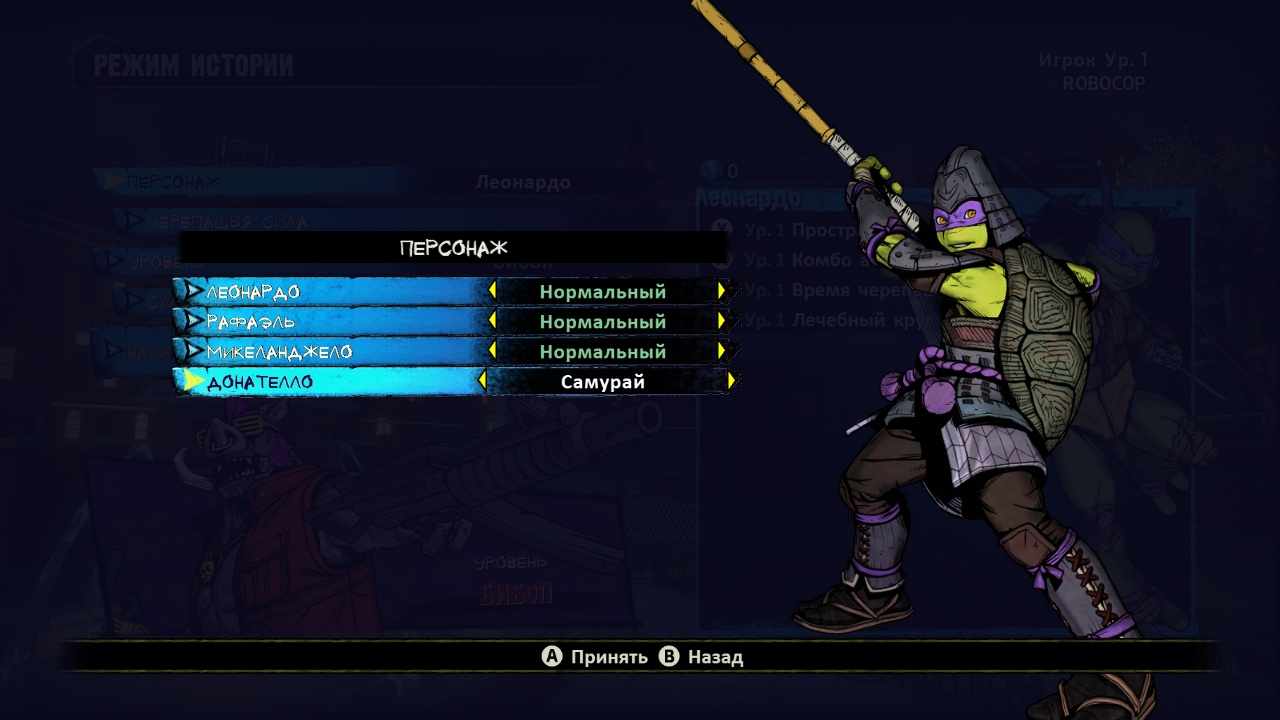Change Донателло's Самурай costume using left arrow
This screenshot has height=720, width=1280.
[x=482, y=381]
